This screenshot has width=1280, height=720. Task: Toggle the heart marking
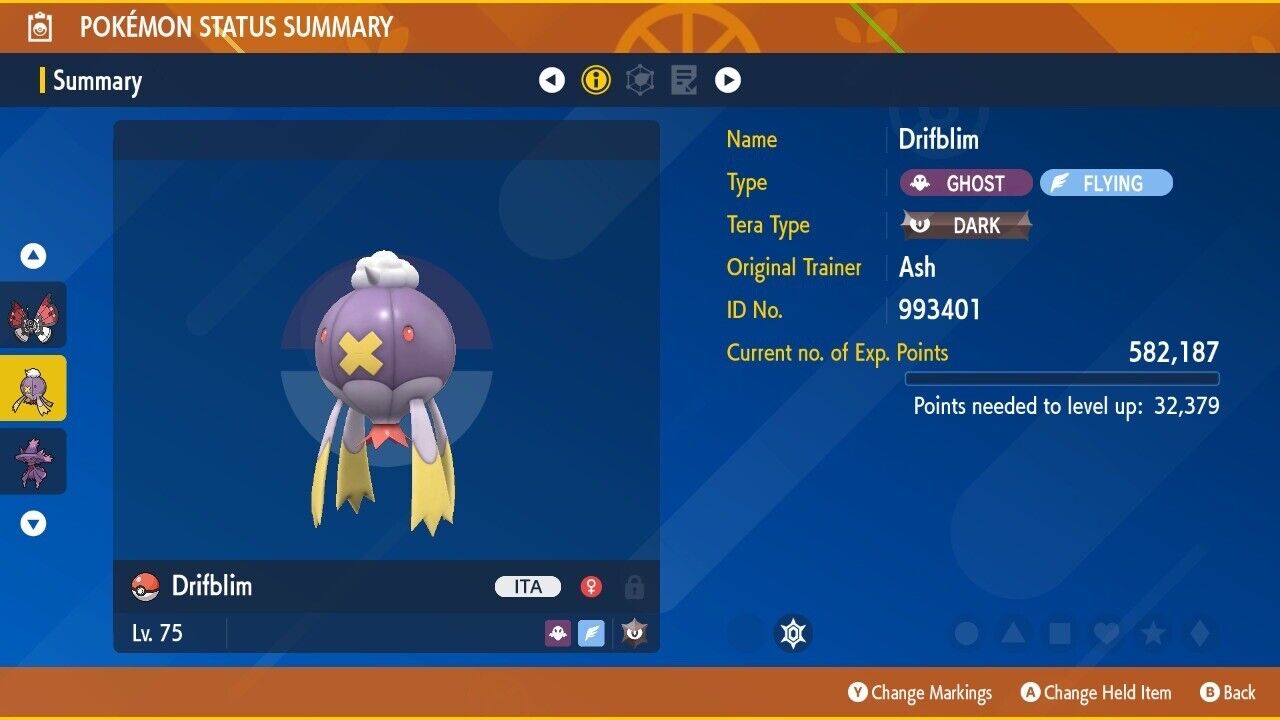coord(1106,633)
